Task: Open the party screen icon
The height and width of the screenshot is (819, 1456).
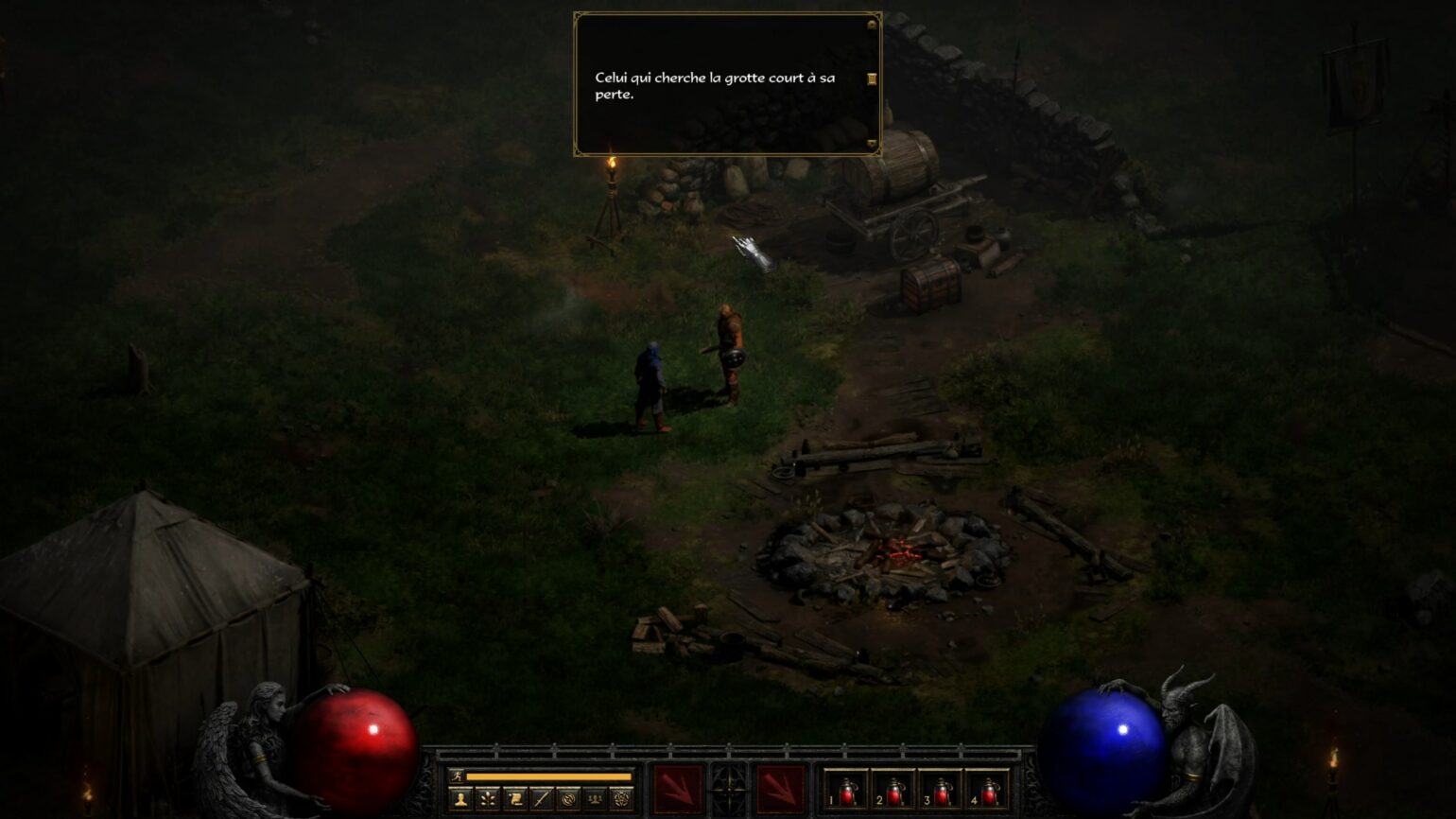Action: tap(594, 797)
